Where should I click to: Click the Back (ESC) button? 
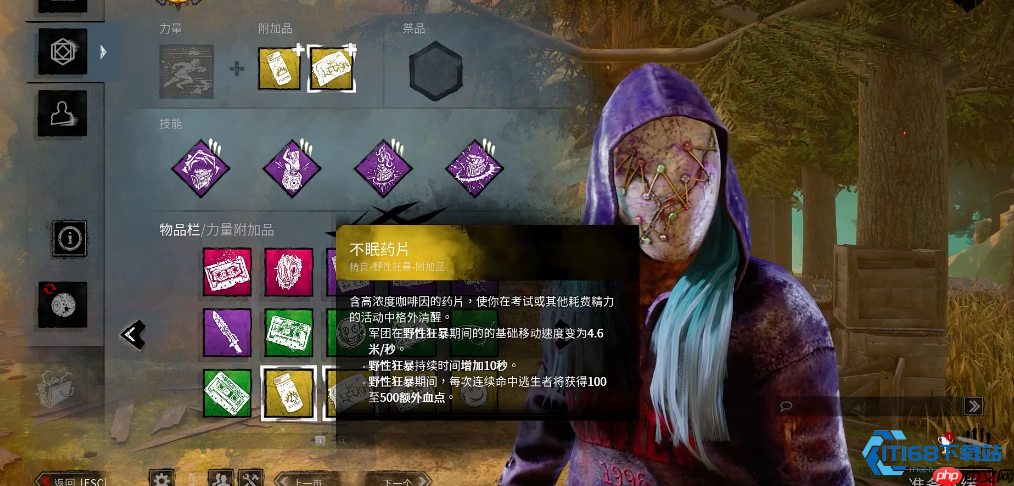click(x=72, y=481)
